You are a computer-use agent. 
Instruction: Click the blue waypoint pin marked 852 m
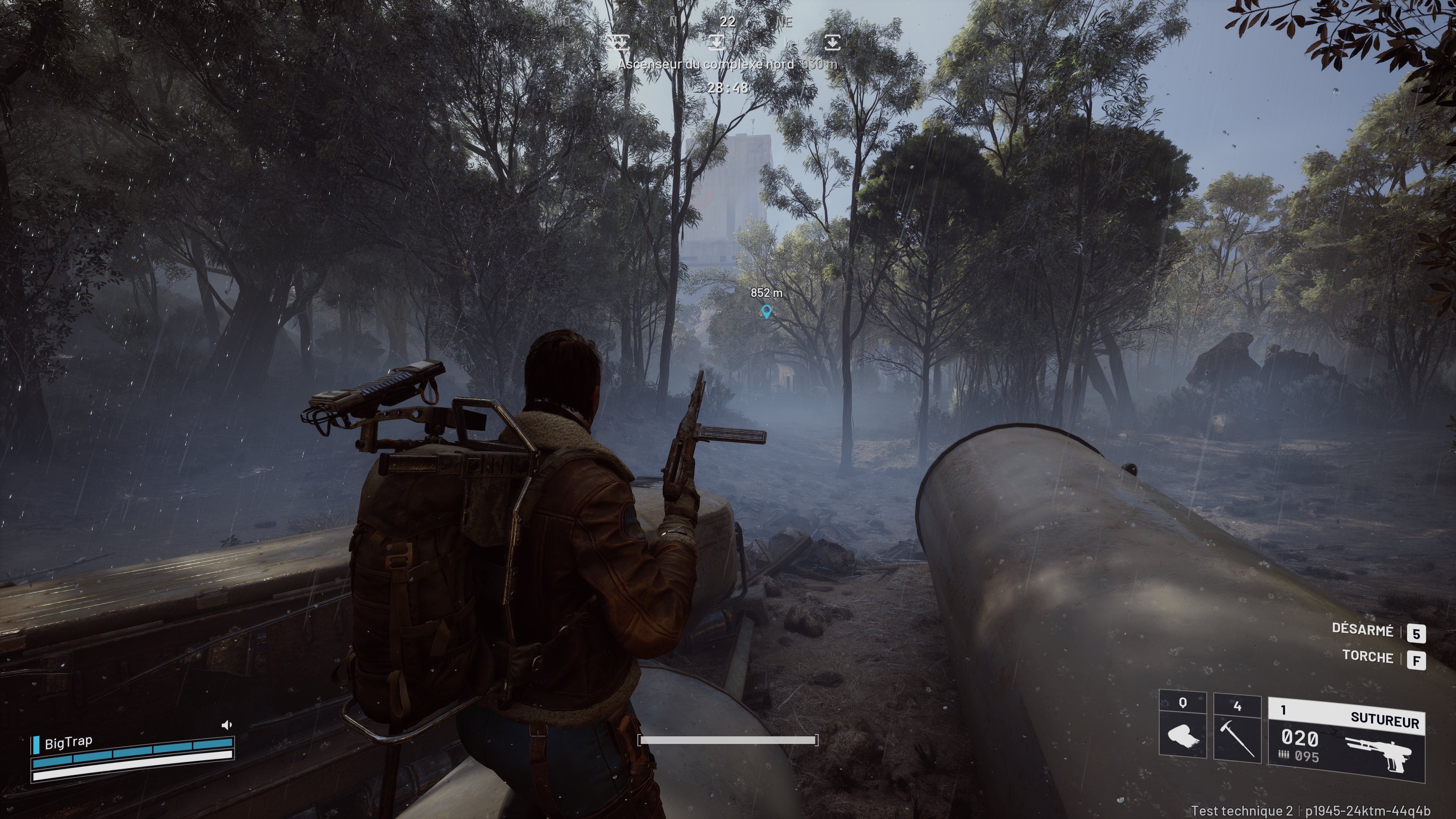766,311
